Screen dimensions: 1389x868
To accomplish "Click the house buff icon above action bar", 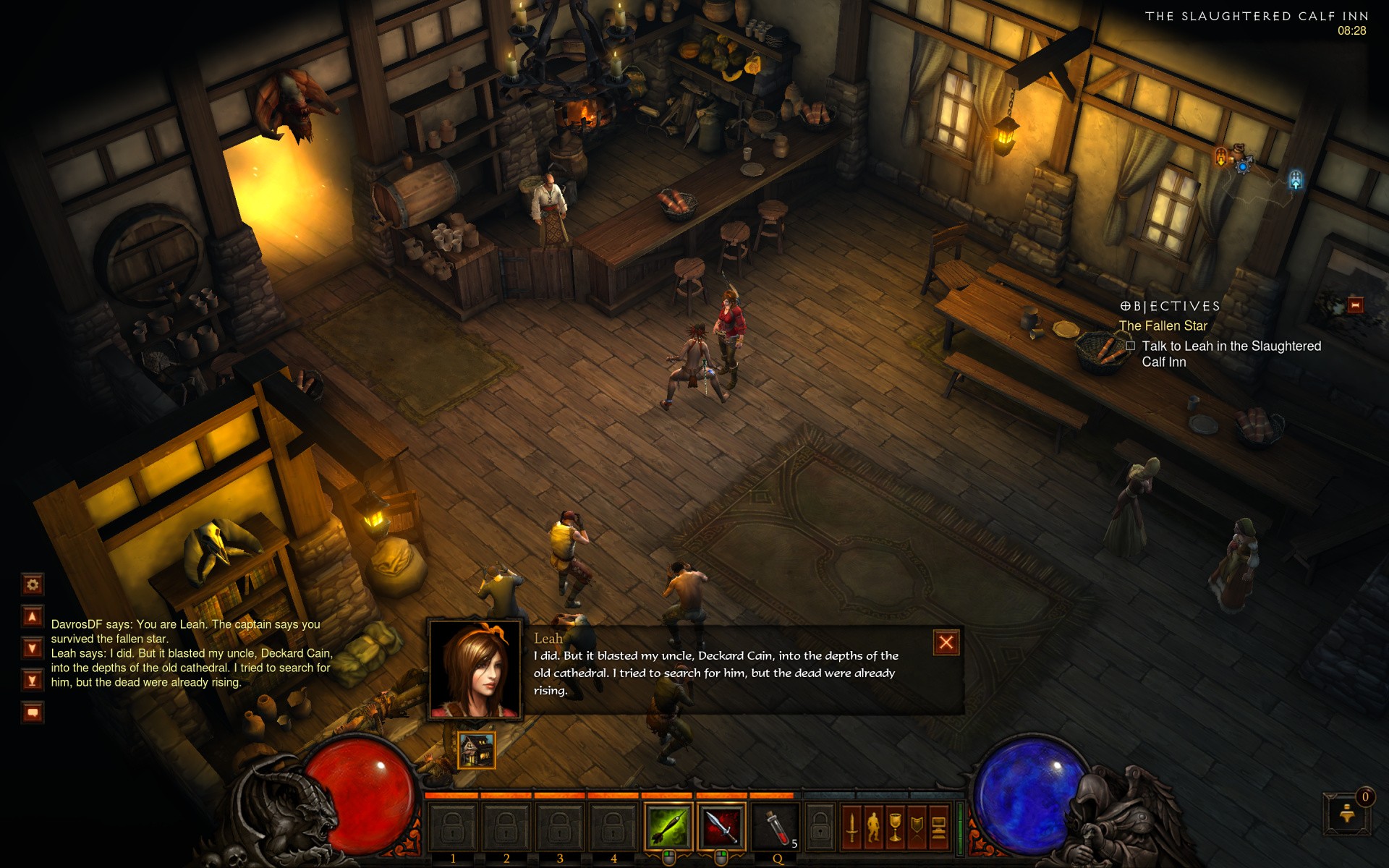I will tap(477, 749).
